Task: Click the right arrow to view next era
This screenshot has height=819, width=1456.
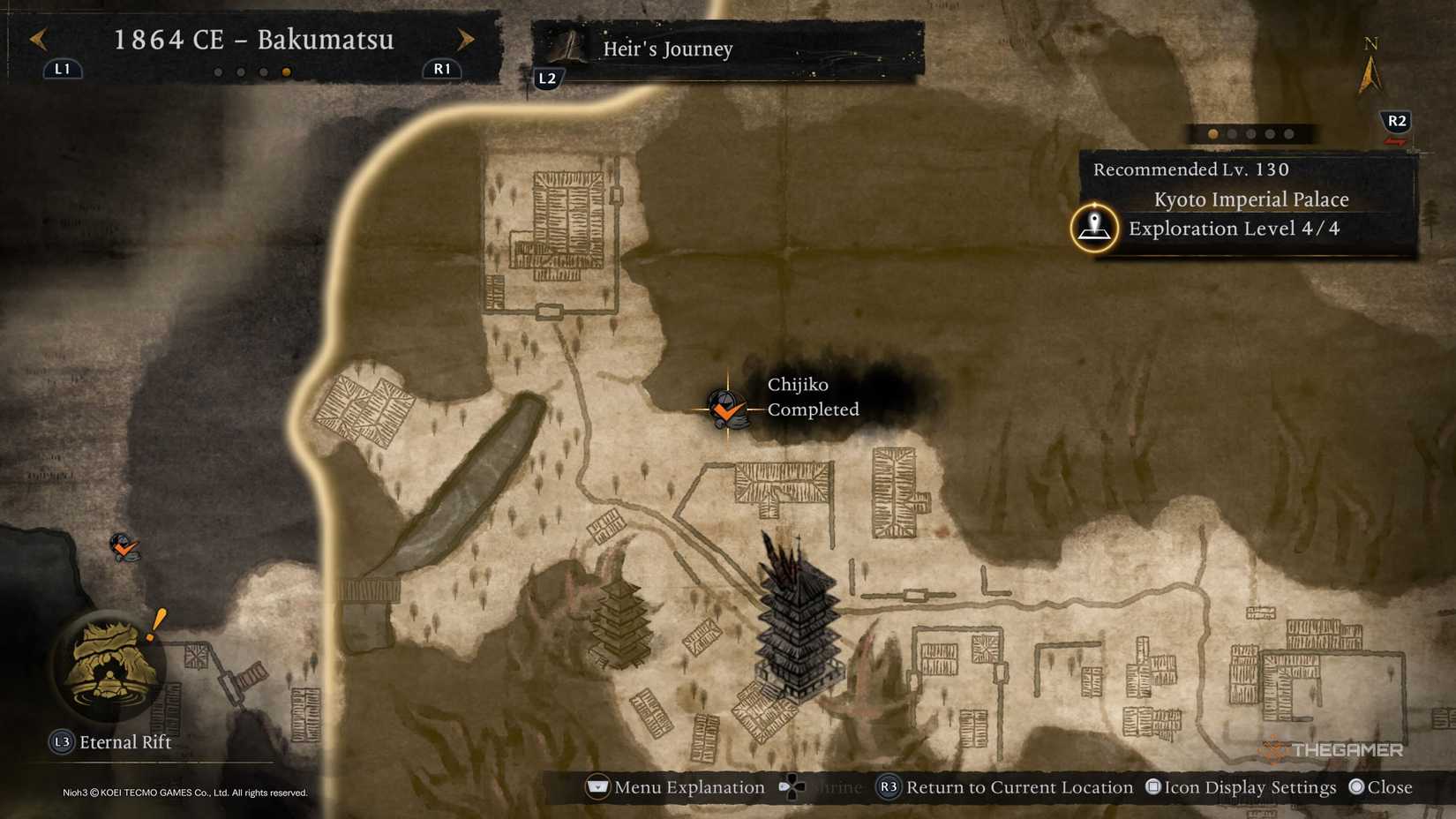Action: [x=465, y=39]
